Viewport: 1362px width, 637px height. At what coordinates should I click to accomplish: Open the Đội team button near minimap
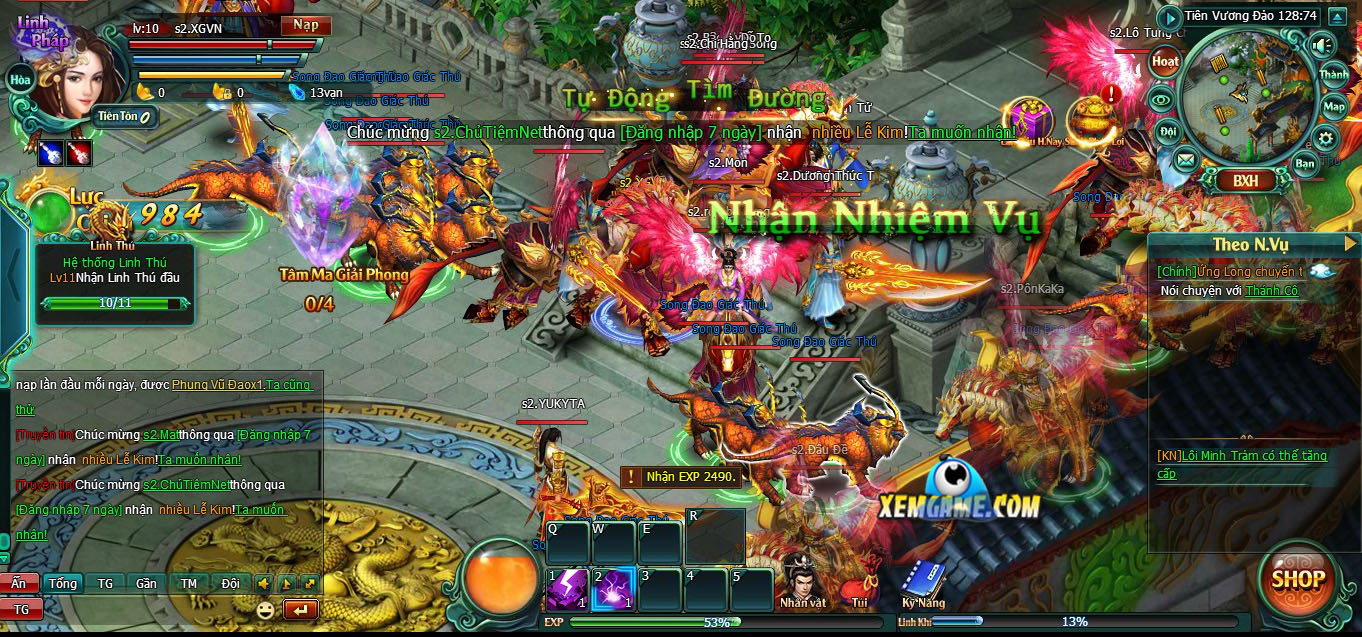click(x=1167, y=130)
